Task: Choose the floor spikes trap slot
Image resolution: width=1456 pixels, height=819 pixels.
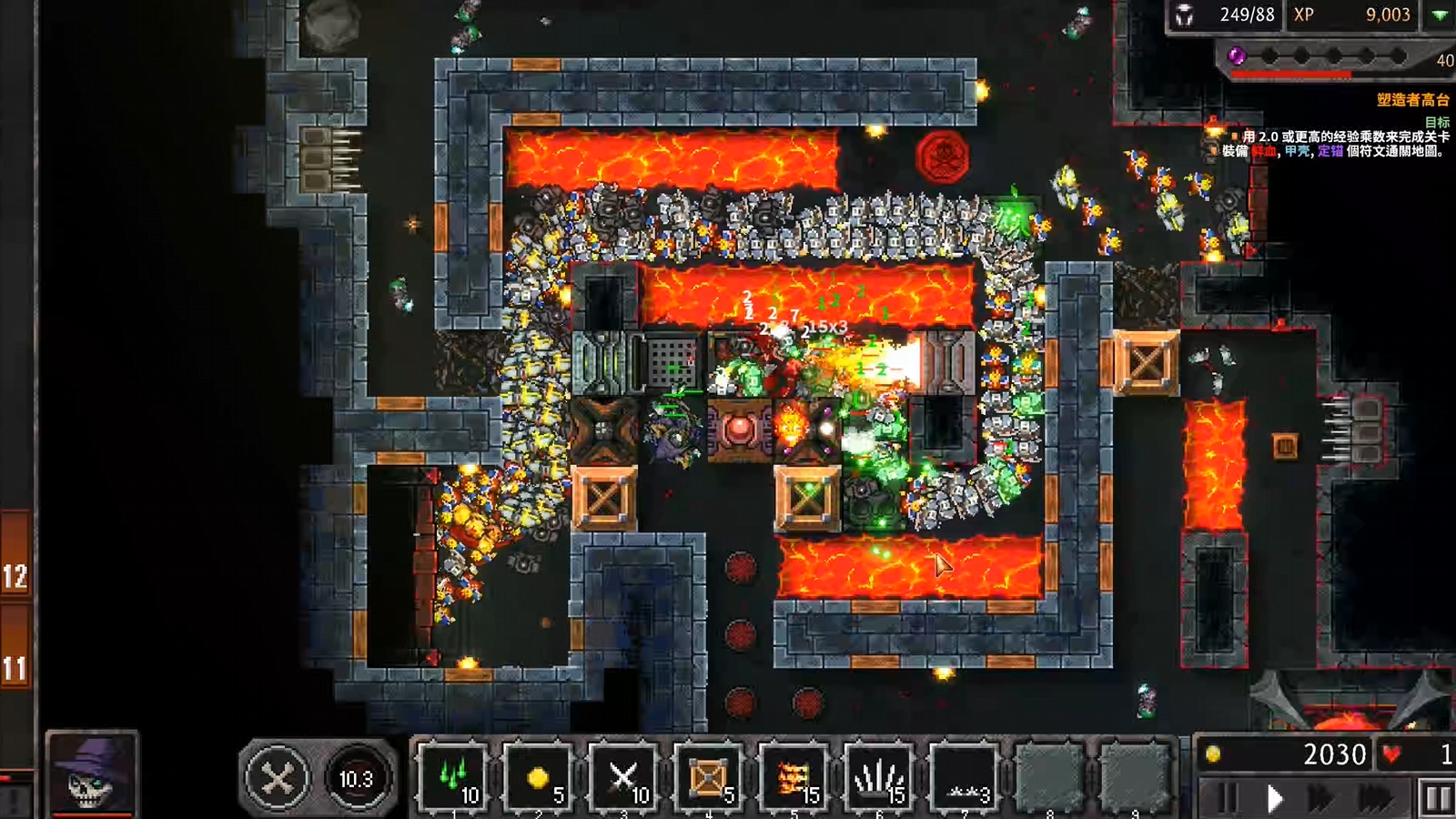Action: pos(880,778)
